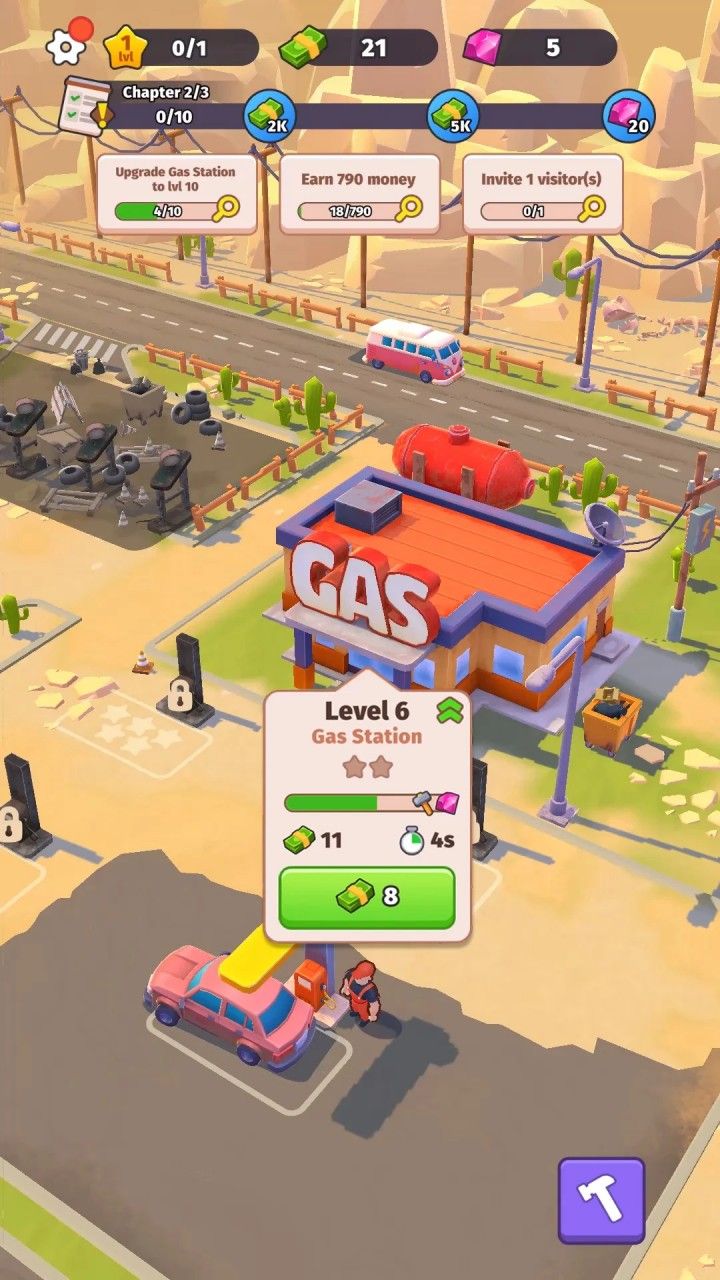Tap the 5K cash chapter reward
Screen dimensions: 720x1280
[x=453, y=117]
